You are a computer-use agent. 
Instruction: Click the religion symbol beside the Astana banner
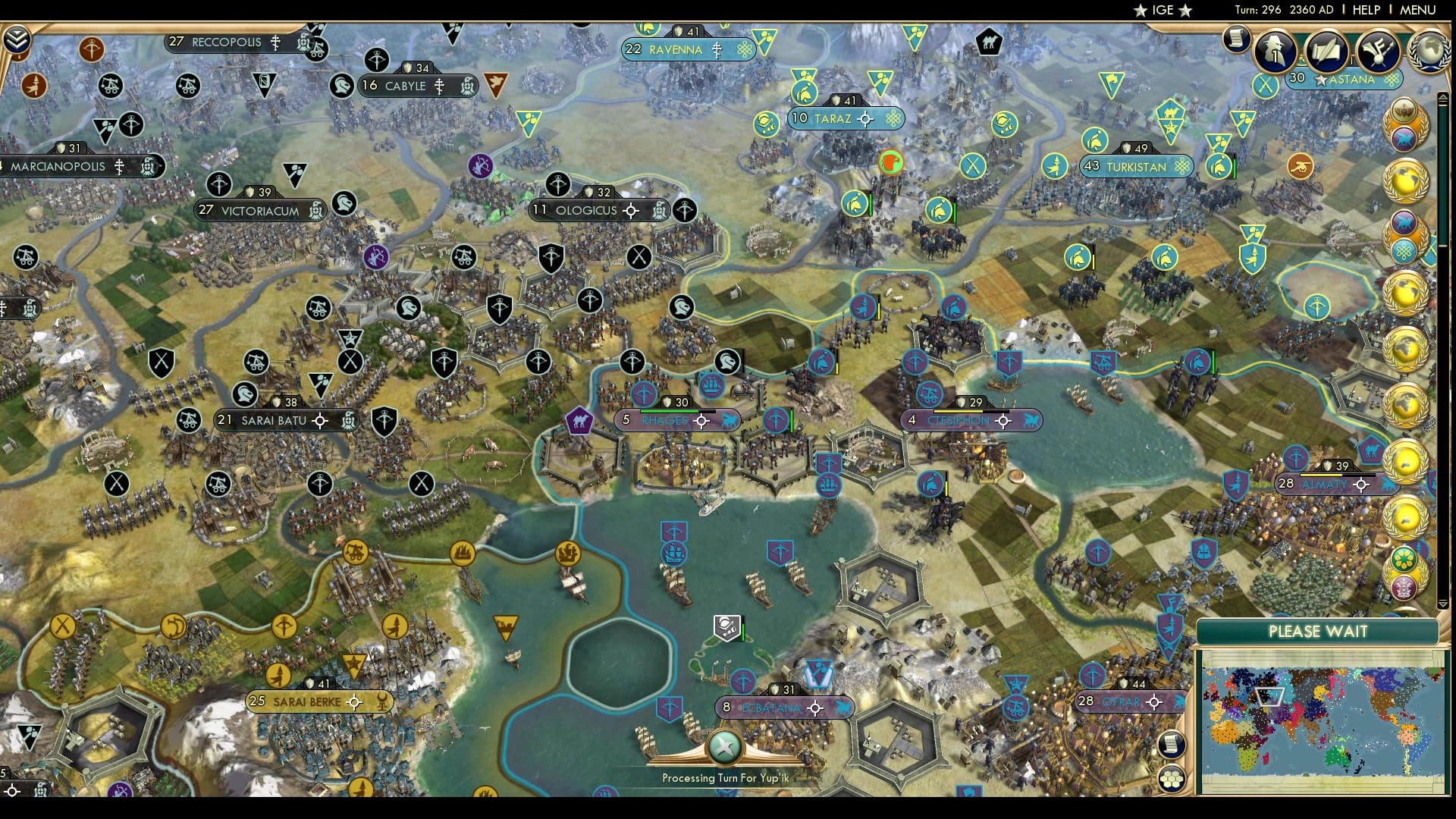click(1392, 80)
